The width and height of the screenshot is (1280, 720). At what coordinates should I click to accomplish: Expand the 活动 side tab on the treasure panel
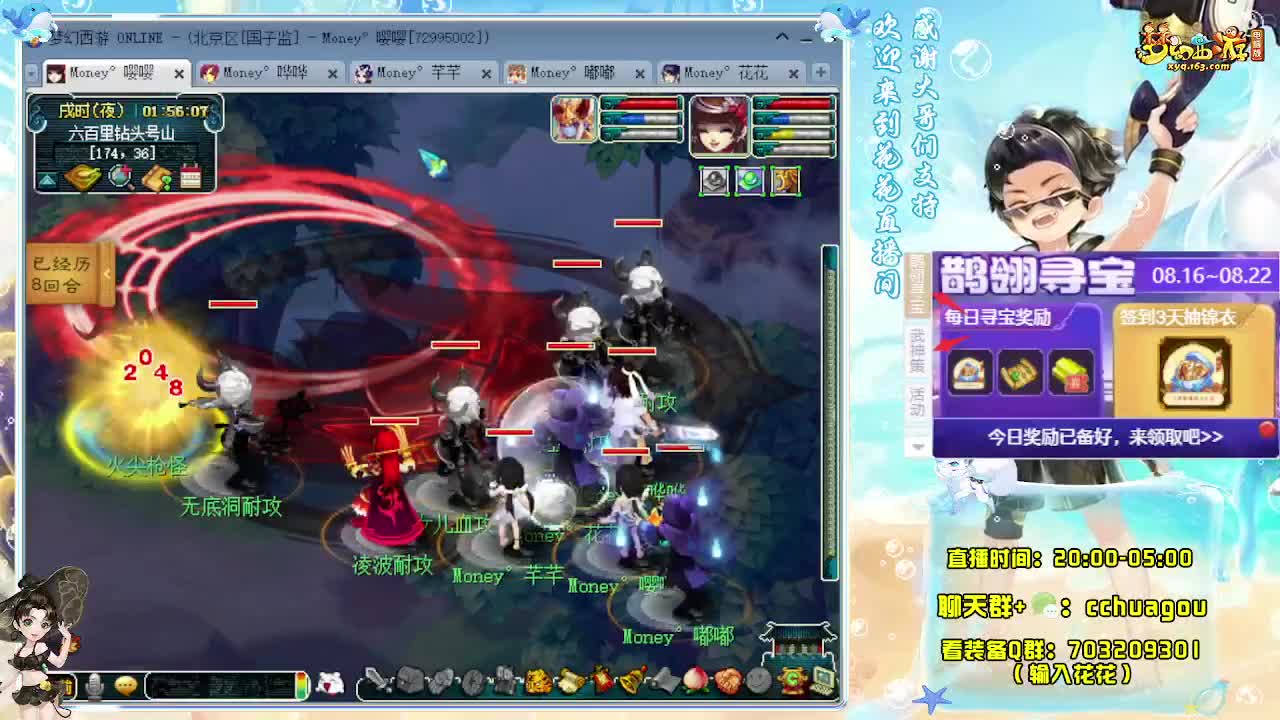pos(918,404)
